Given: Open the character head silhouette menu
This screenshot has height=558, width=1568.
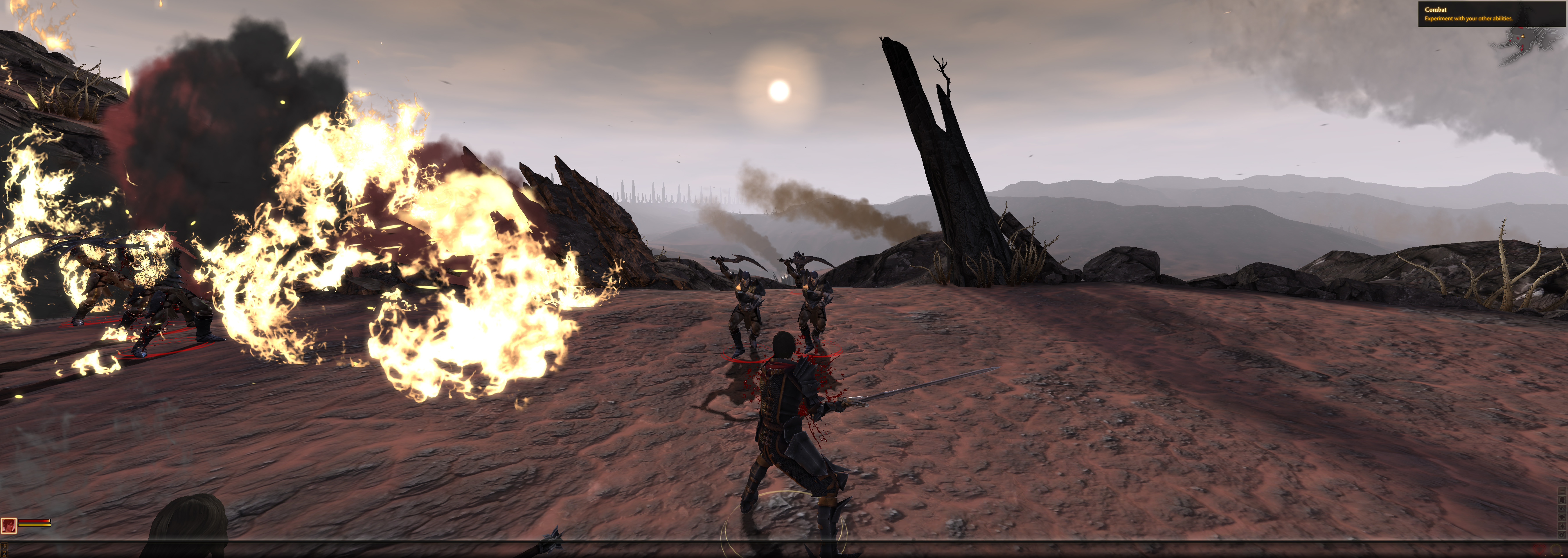Looking at the screenshot, I should click(x=1562, y=500).
